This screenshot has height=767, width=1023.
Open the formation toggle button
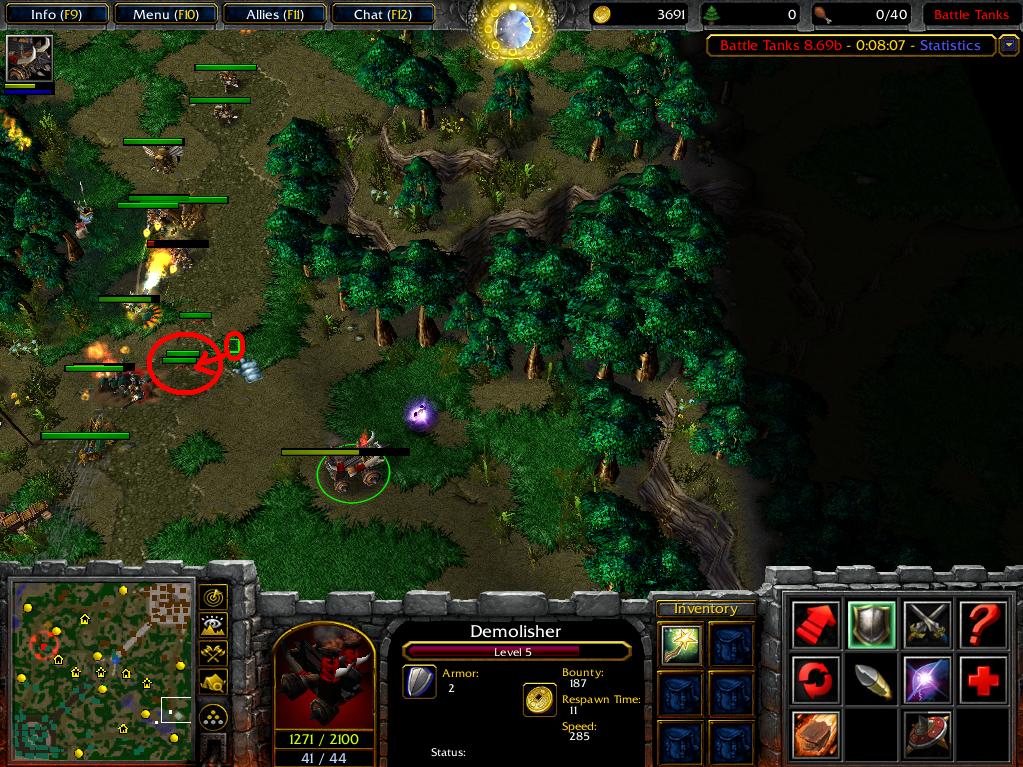(x=213, y=716)
